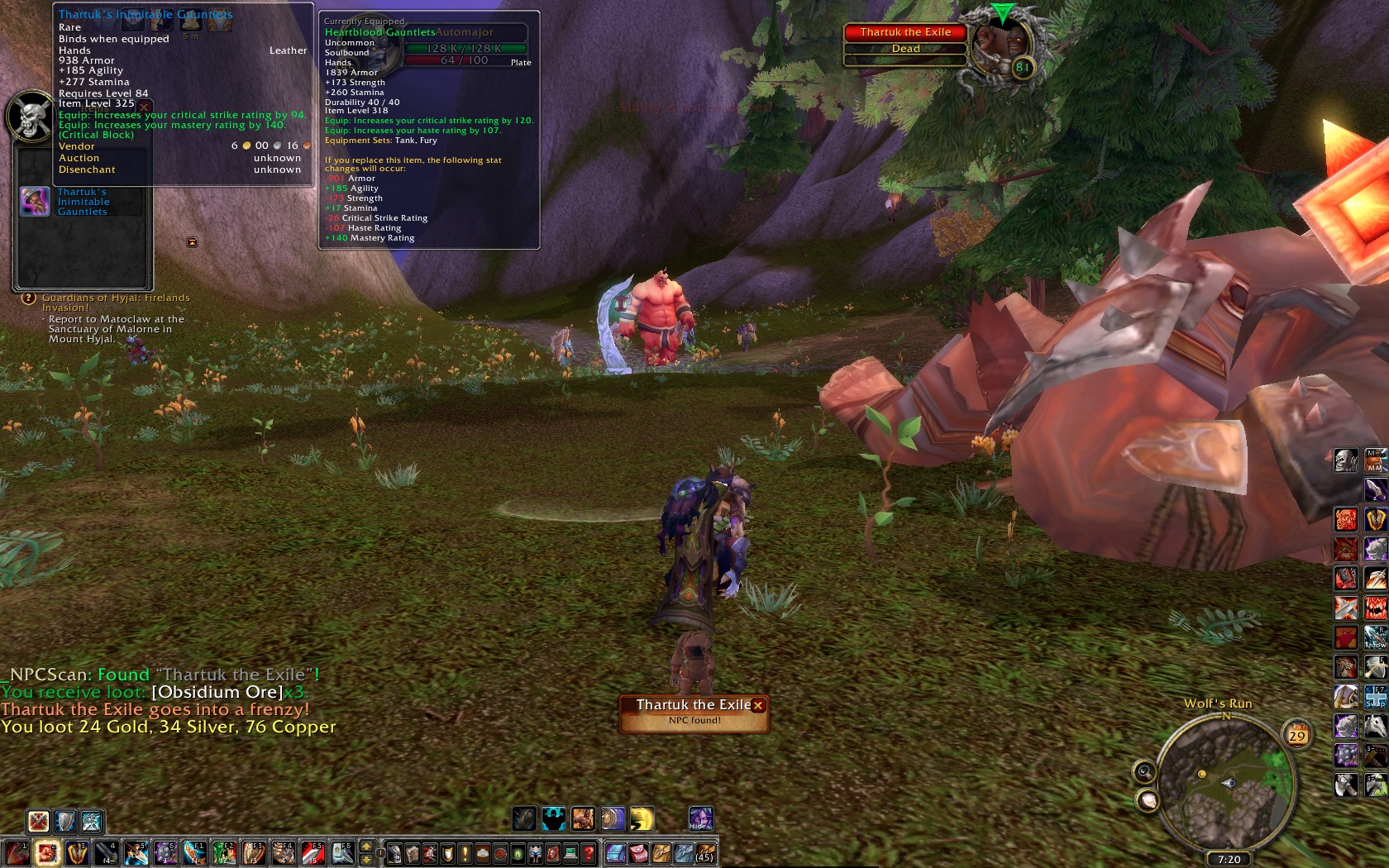
Task: Open the red question mark help button
Action: pos(588,853)
